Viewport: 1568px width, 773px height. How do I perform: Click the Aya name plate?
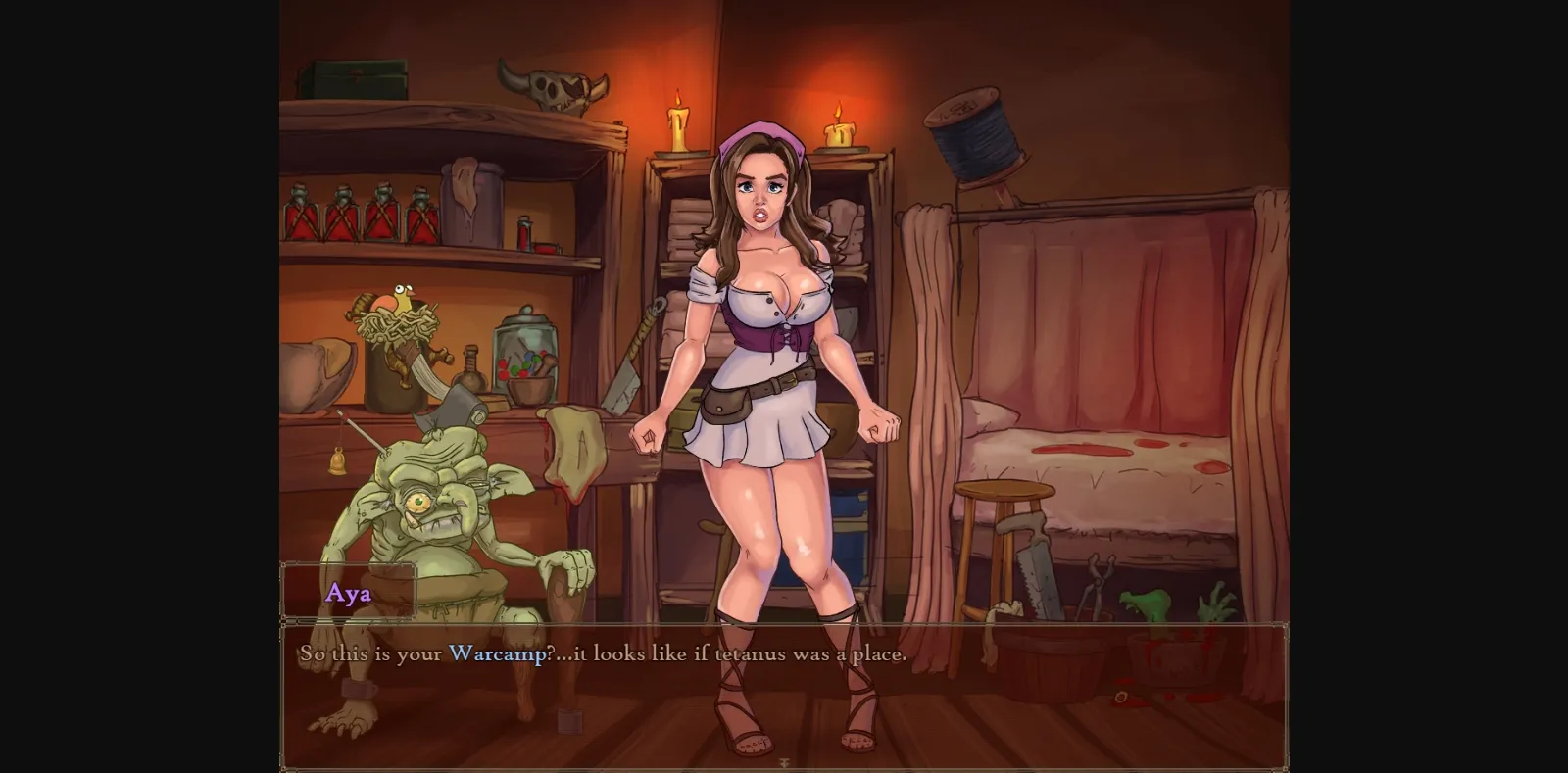point(349,592)
